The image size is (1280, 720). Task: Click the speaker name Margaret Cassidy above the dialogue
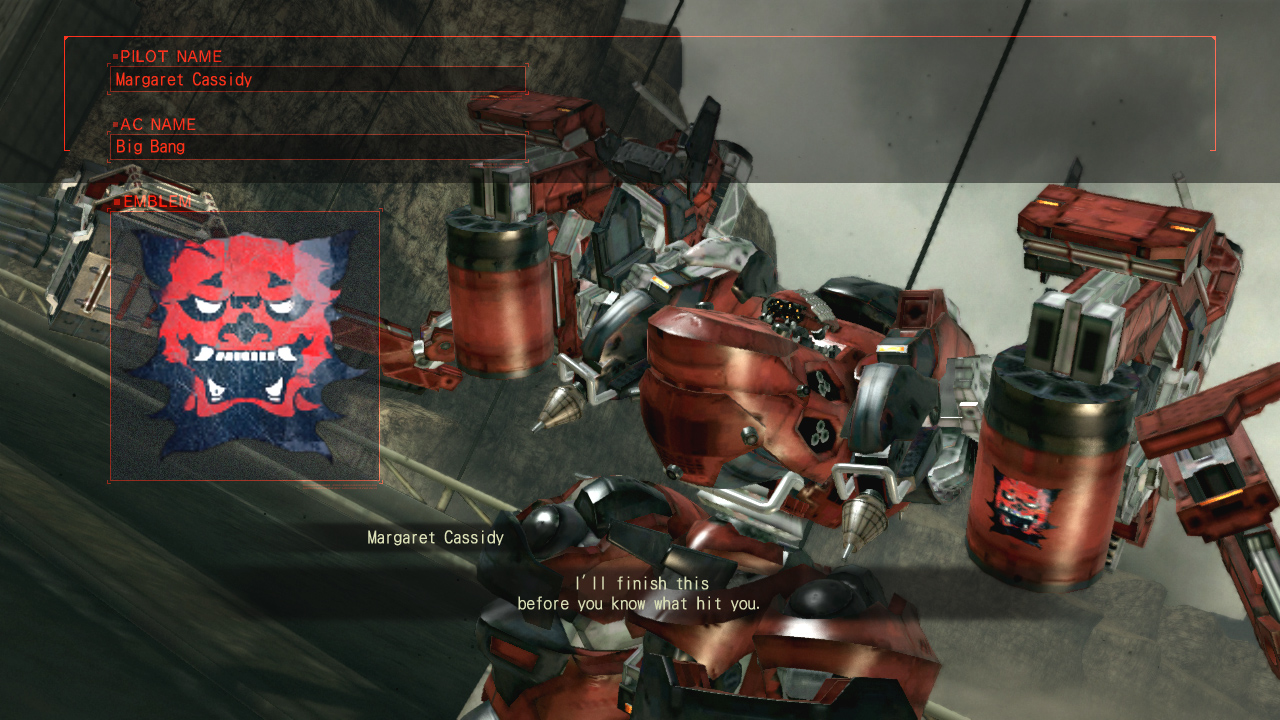[435, 536]
